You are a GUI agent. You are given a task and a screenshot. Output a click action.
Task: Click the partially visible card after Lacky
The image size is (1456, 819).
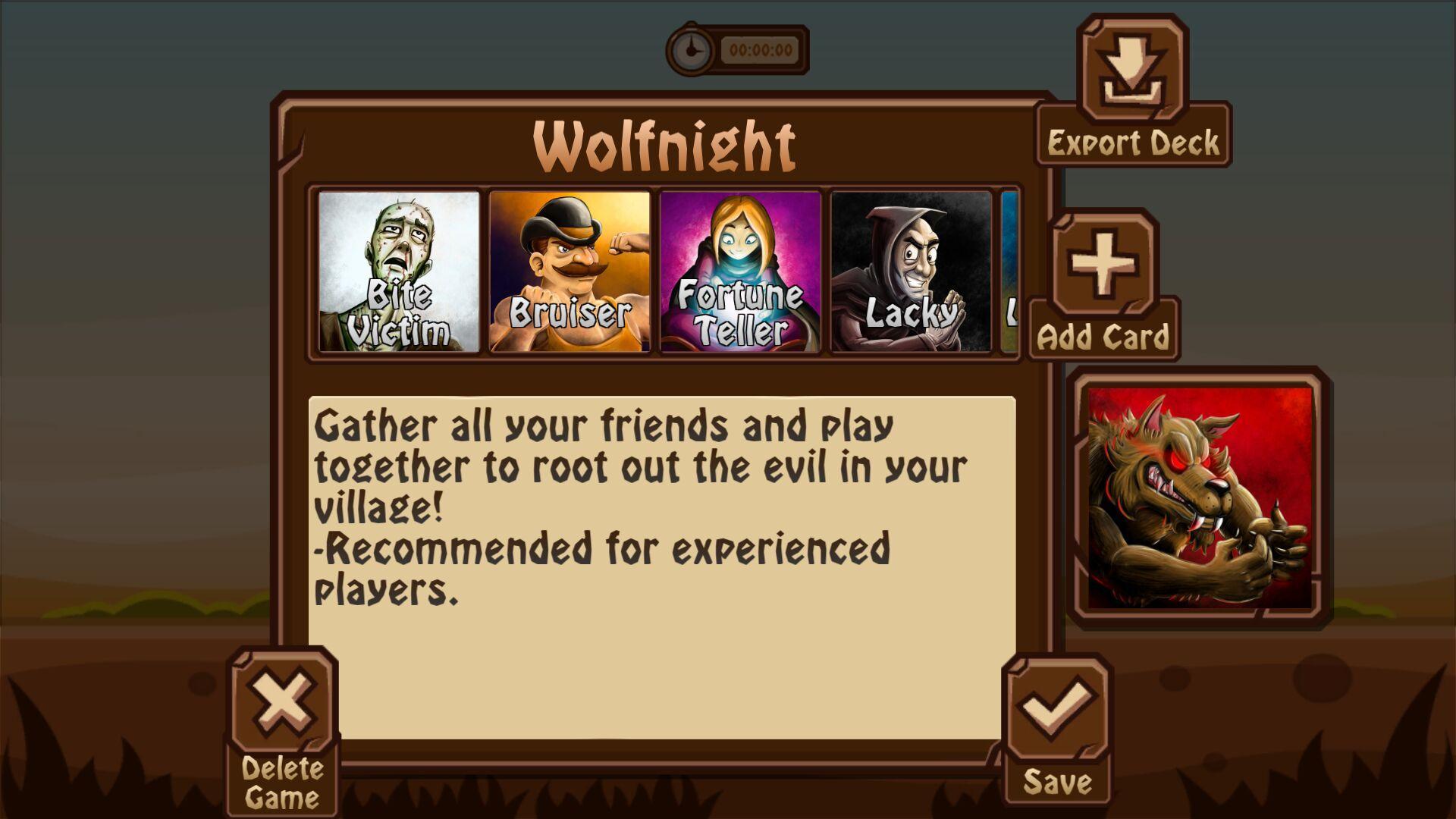1011,272
